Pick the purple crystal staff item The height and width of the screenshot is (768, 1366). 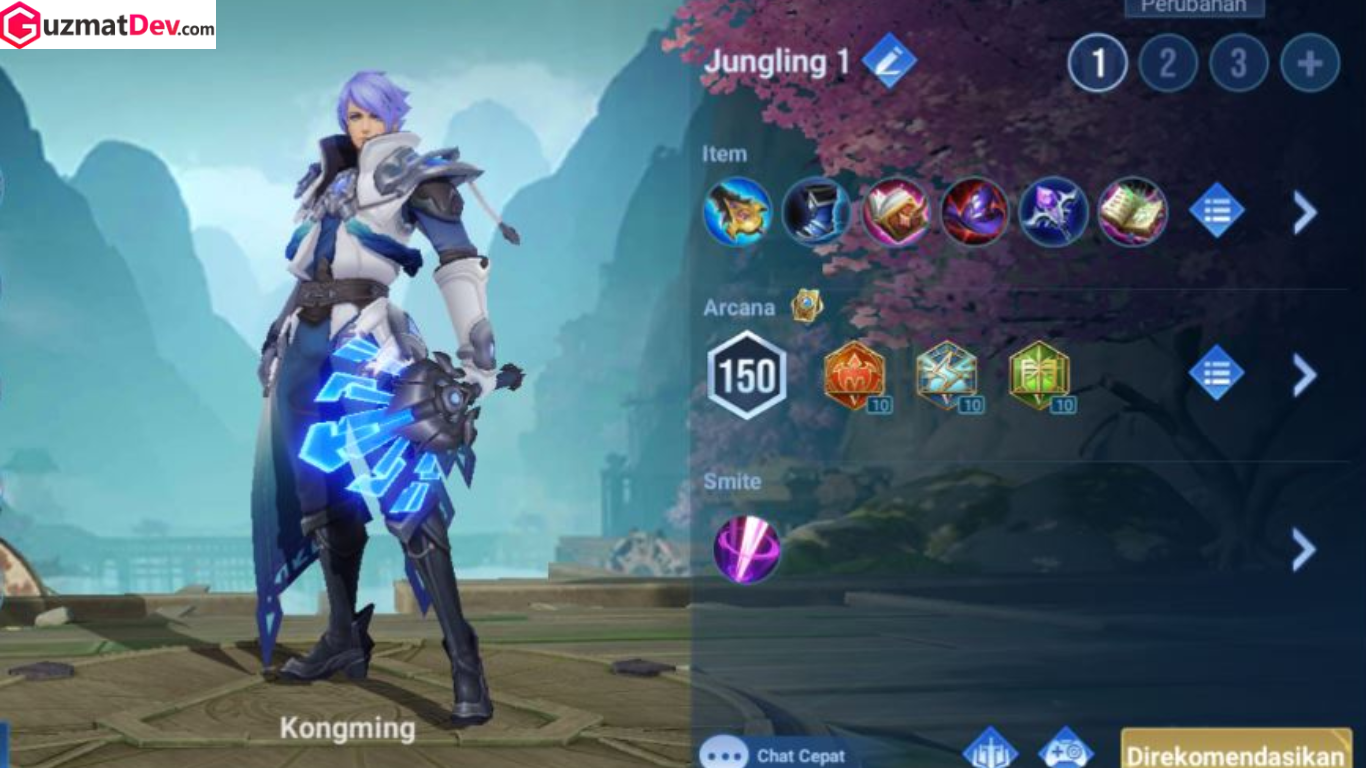[x=1054, y=211]
